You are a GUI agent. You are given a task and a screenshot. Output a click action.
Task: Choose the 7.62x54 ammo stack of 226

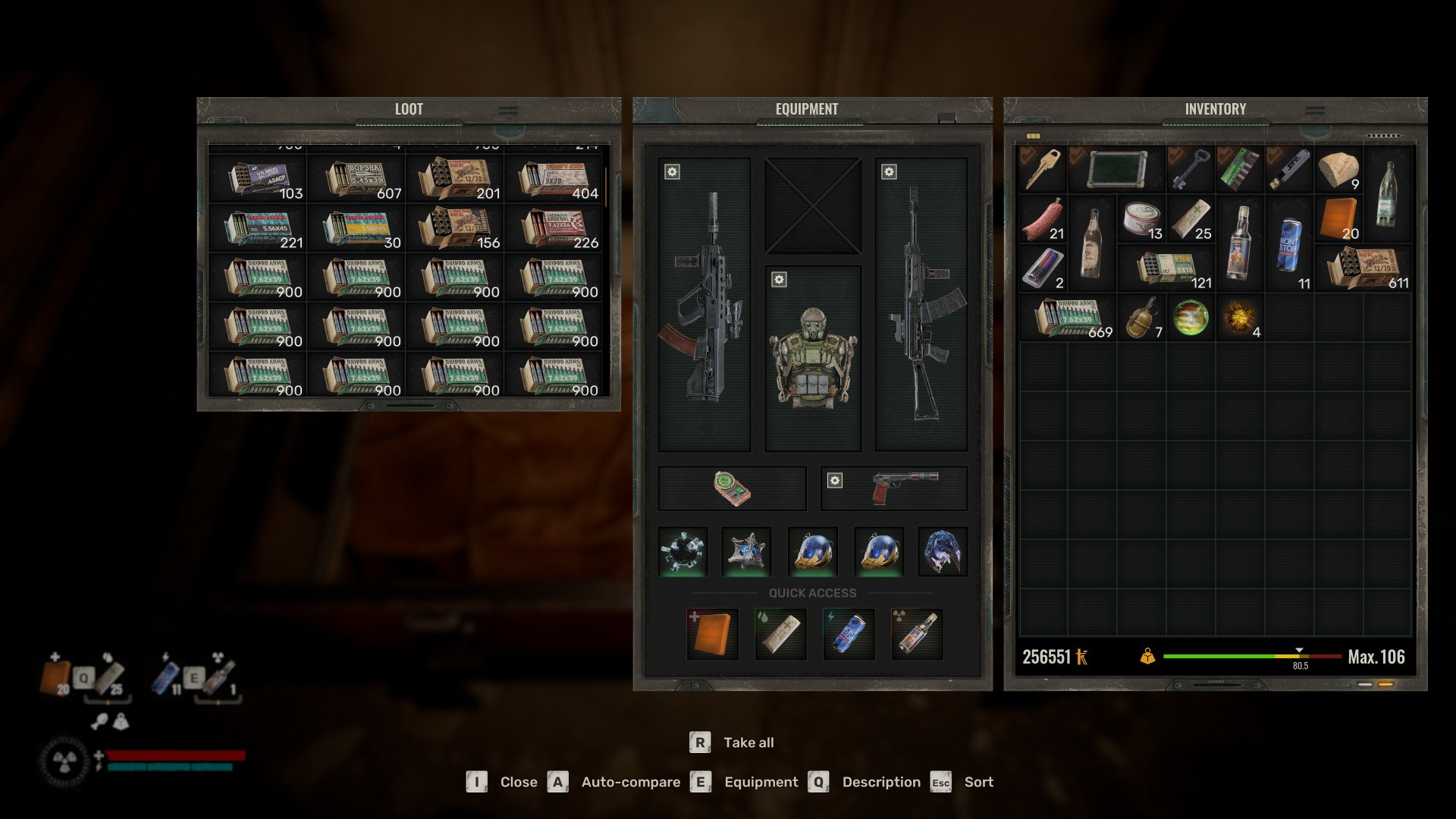pos(554,228)
